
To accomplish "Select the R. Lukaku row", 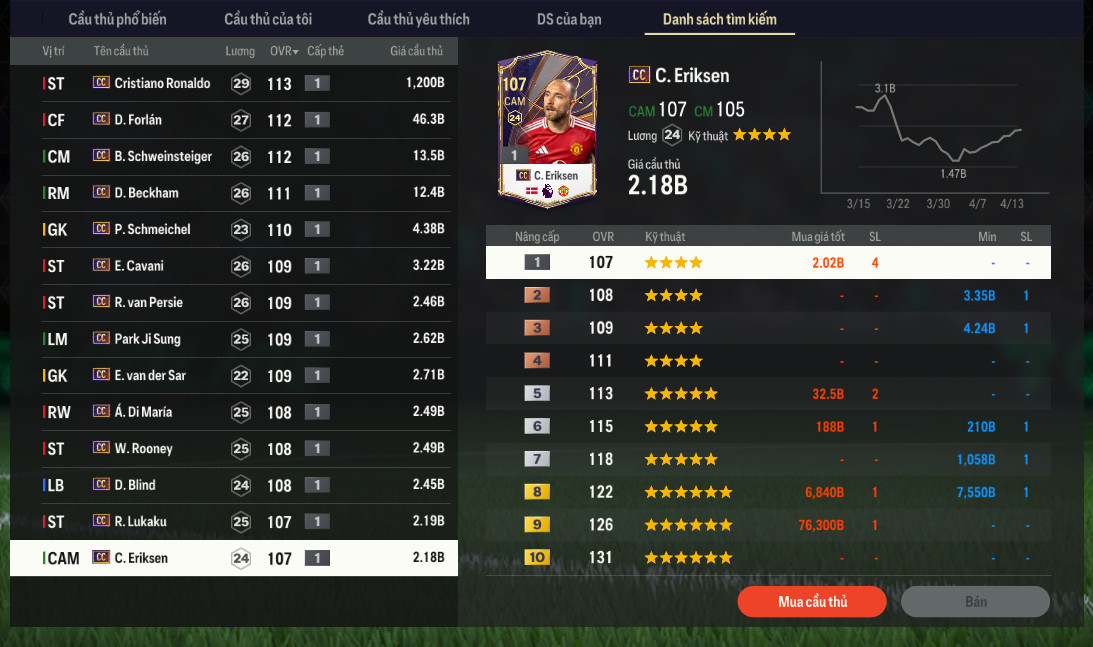I will click(142, 521).
